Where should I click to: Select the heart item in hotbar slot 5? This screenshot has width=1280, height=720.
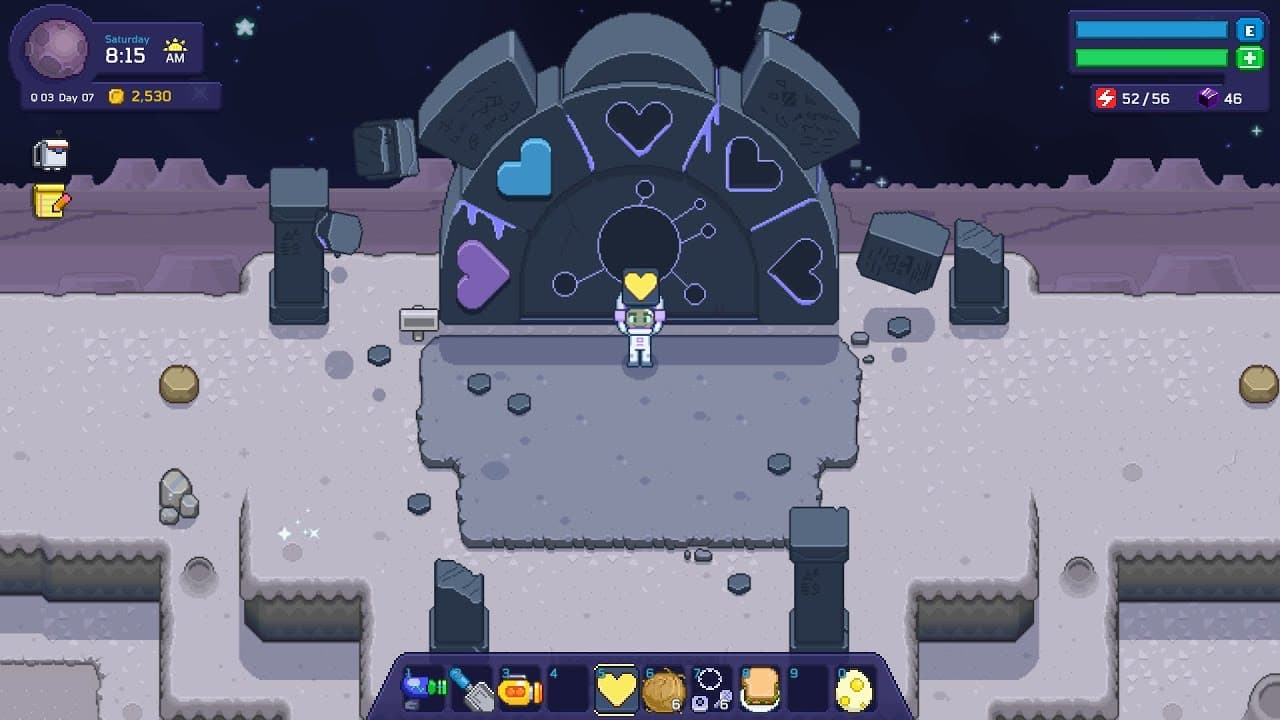617,688
